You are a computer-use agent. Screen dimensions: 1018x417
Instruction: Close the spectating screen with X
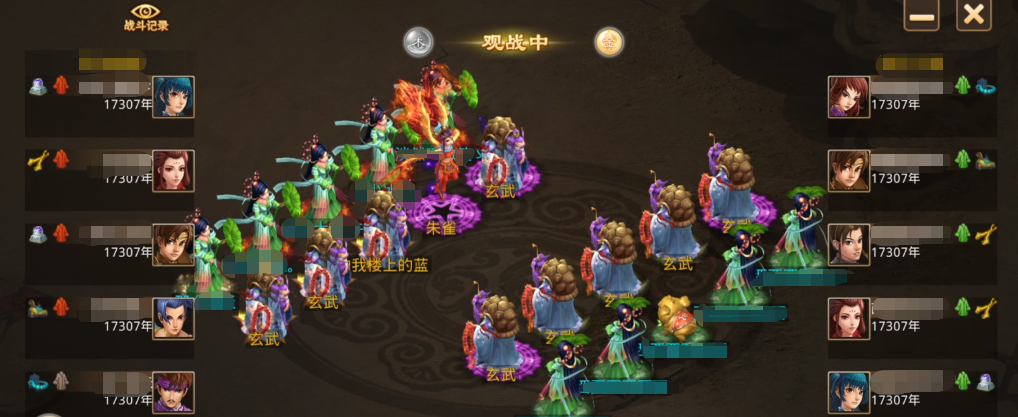pos(973,16)
